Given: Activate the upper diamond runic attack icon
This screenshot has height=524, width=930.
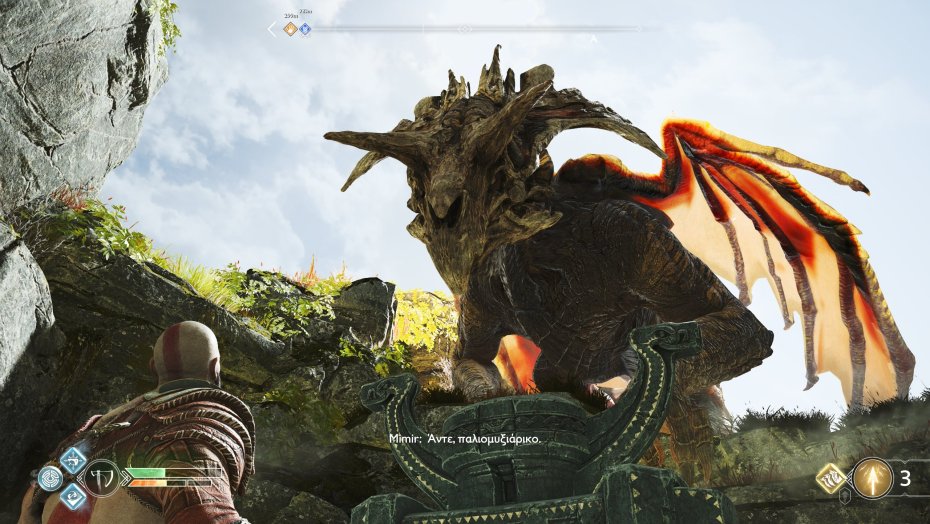Looking at the screenshot, I should click(x=73, y=460).
